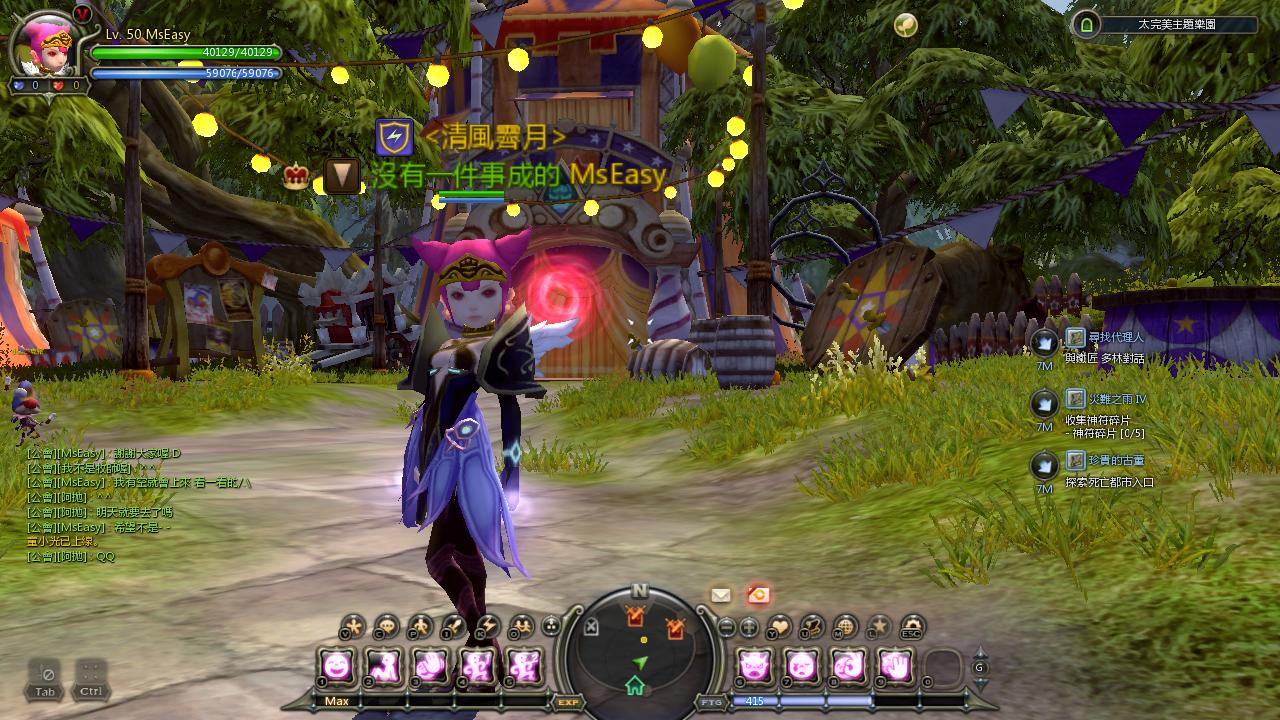Open the speech bubble chat menu icon
Viewport: 1280px width, 720px height.
pyautogui.click(x=386, y=627)
